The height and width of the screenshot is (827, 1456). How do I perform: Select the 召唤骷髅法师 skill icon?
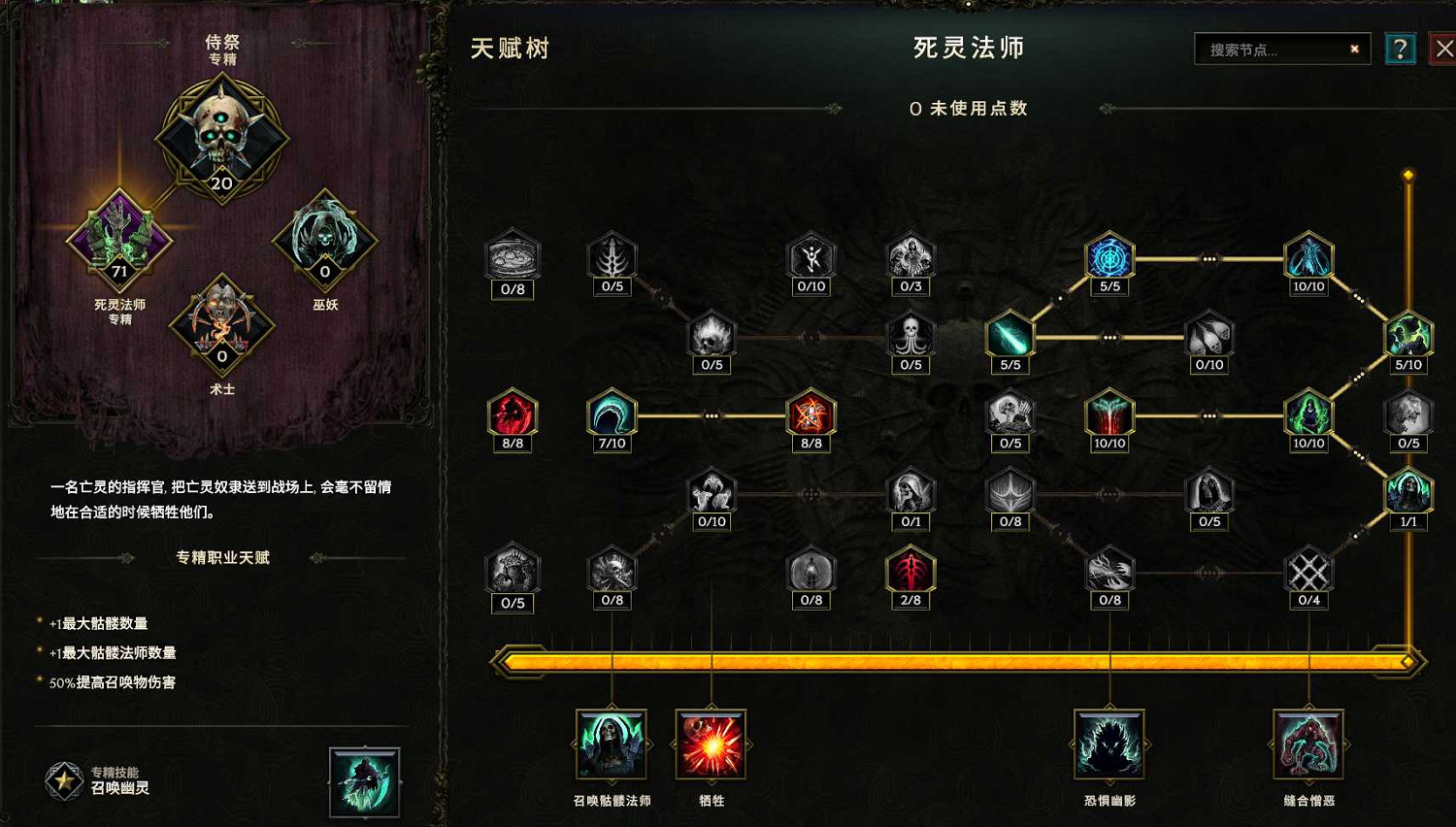click(x=612, y=743)
